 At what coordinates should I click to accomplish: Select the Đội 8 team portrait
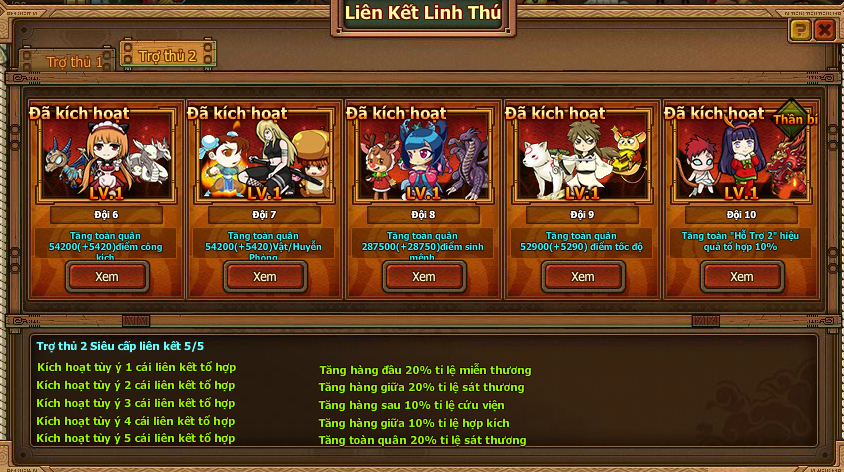tap(424, 158)
